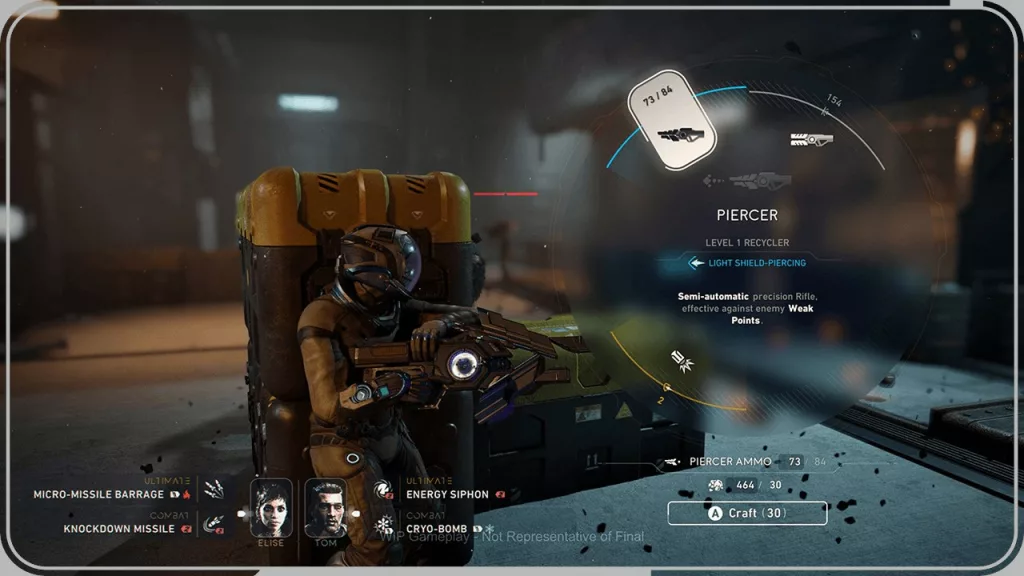The height and width of the screenshot is (576, 1024).
Task: Activate Elise's Micro-Missile Barrage ultimate icon
Action: pyautogui.click(x=214, y=490)
